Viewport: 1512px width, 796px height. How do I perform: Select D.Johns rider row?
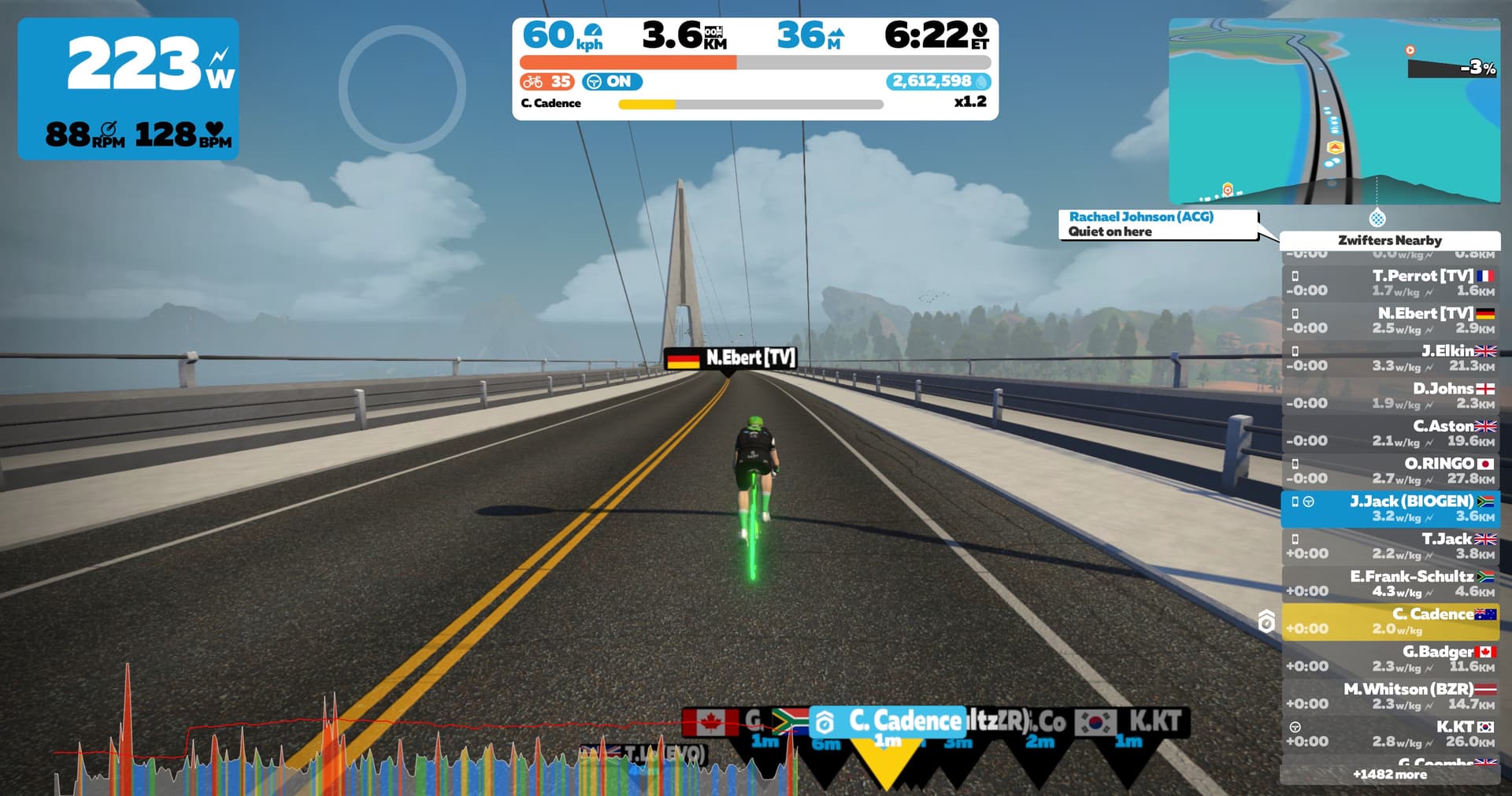tap(1390, 396)
